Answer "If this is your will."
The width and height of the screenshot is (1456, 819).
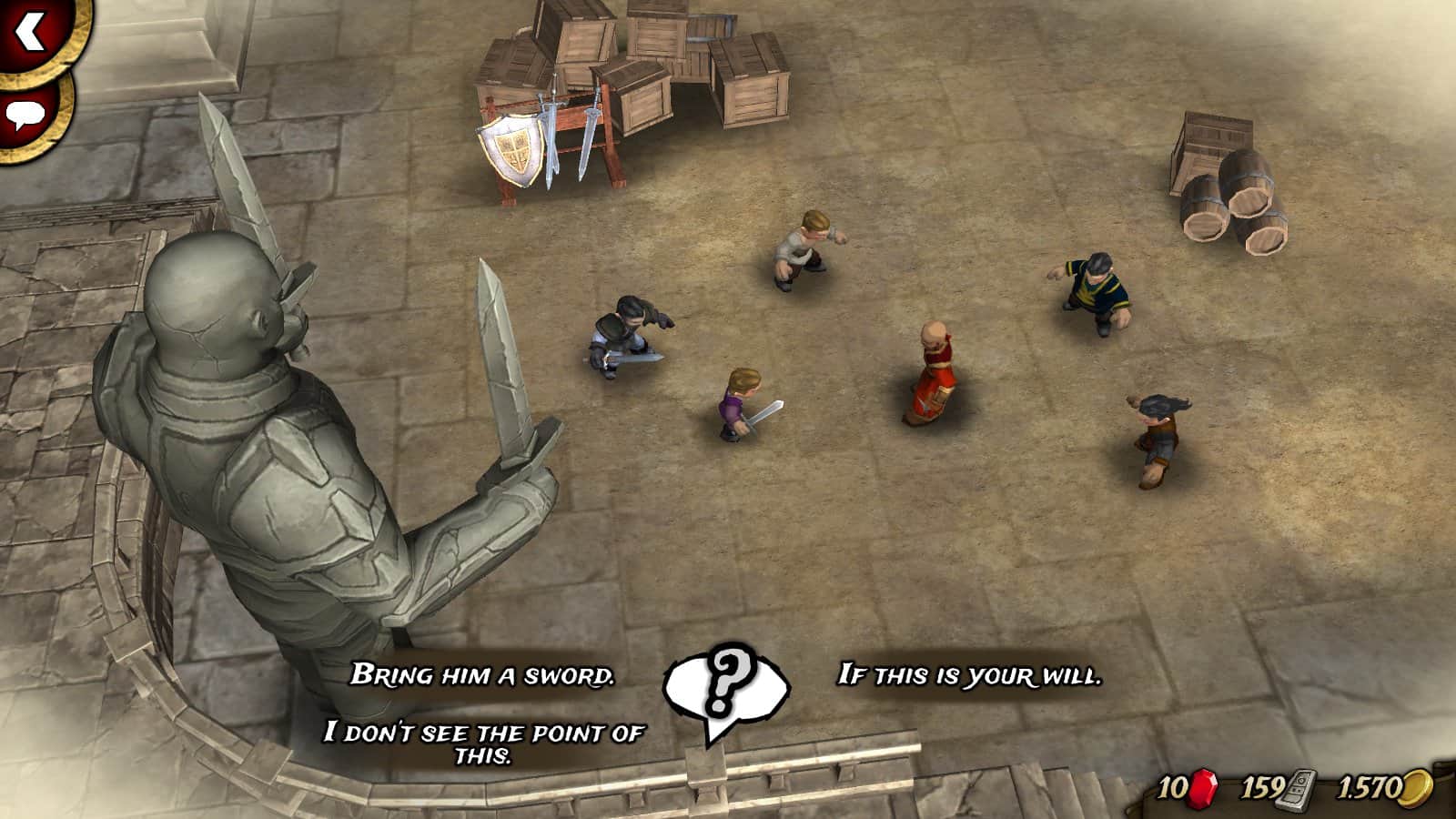coord(969,675)
